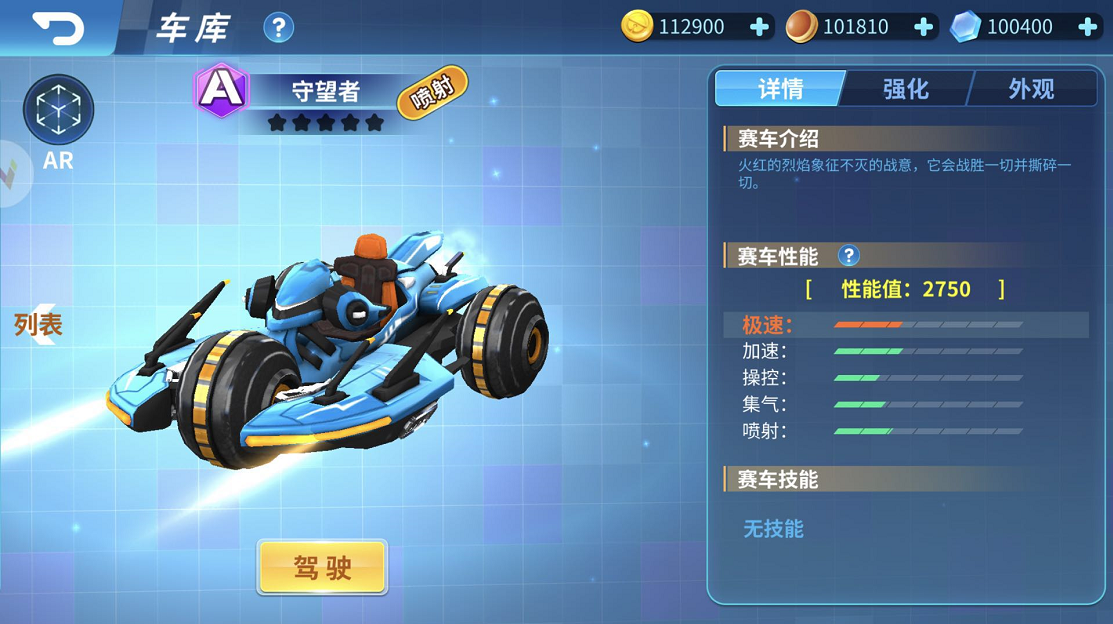Image resolution: width=1113 pixels, height=624 pixels.
Task: Switch to the 详情 details tab
Action: [x=780, y=89]
